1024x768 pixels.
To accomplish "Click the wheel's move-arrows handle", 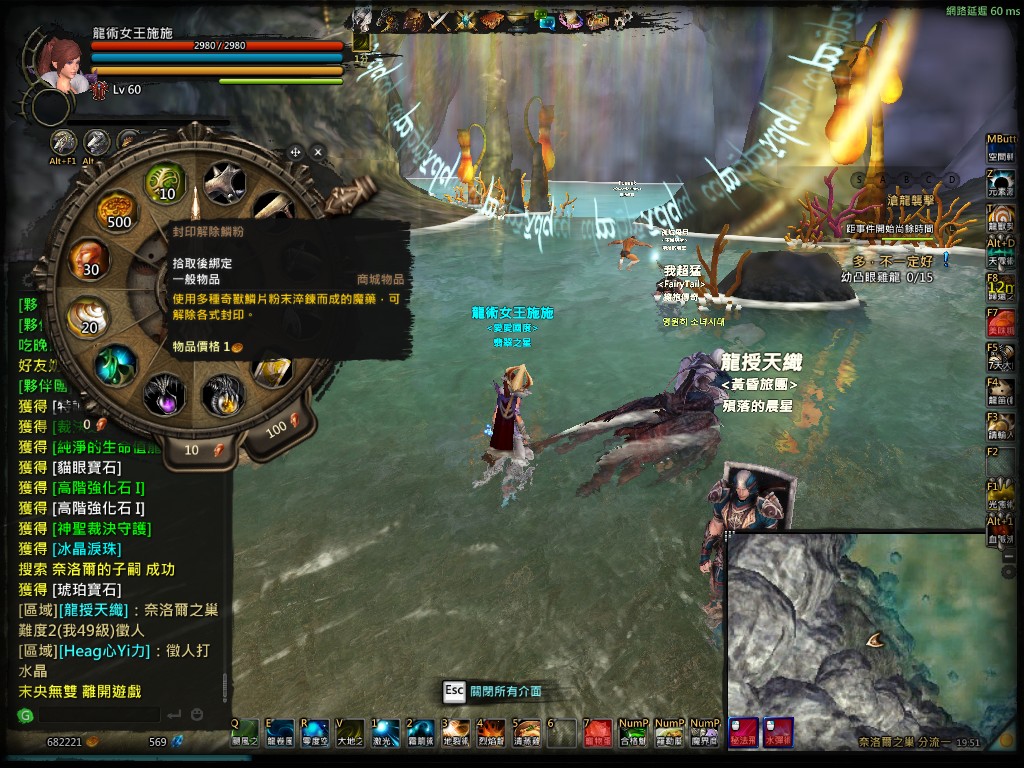I will point(295,152).
